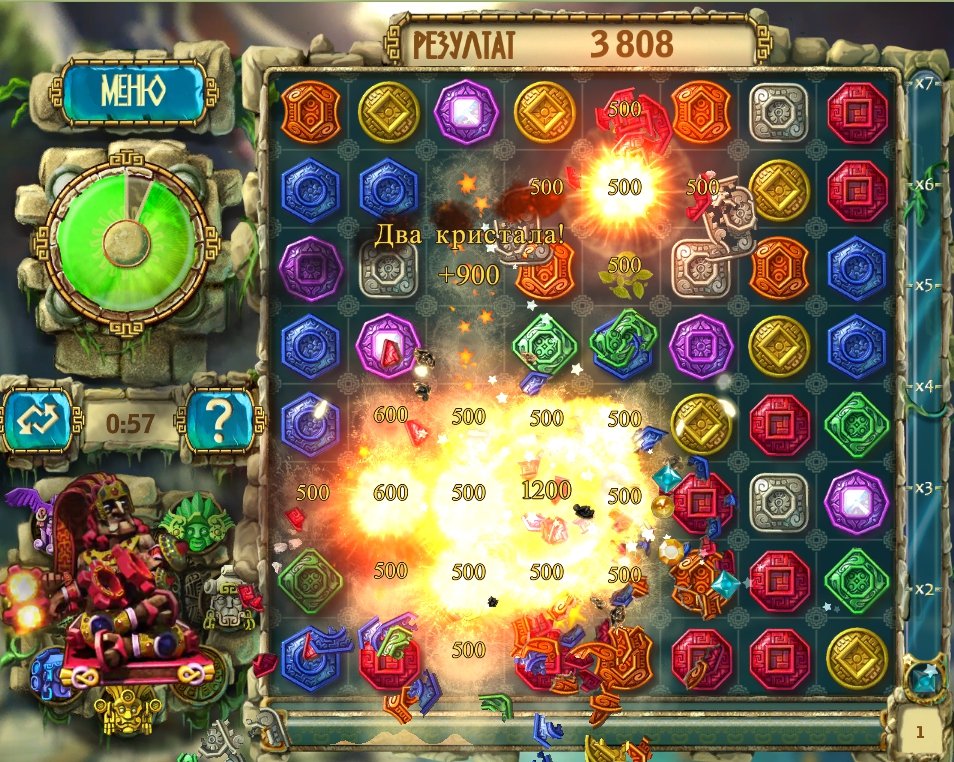Open the МЕНЮ button
The height and width of the screenshot is (762, 954).
tap(132, 92)
